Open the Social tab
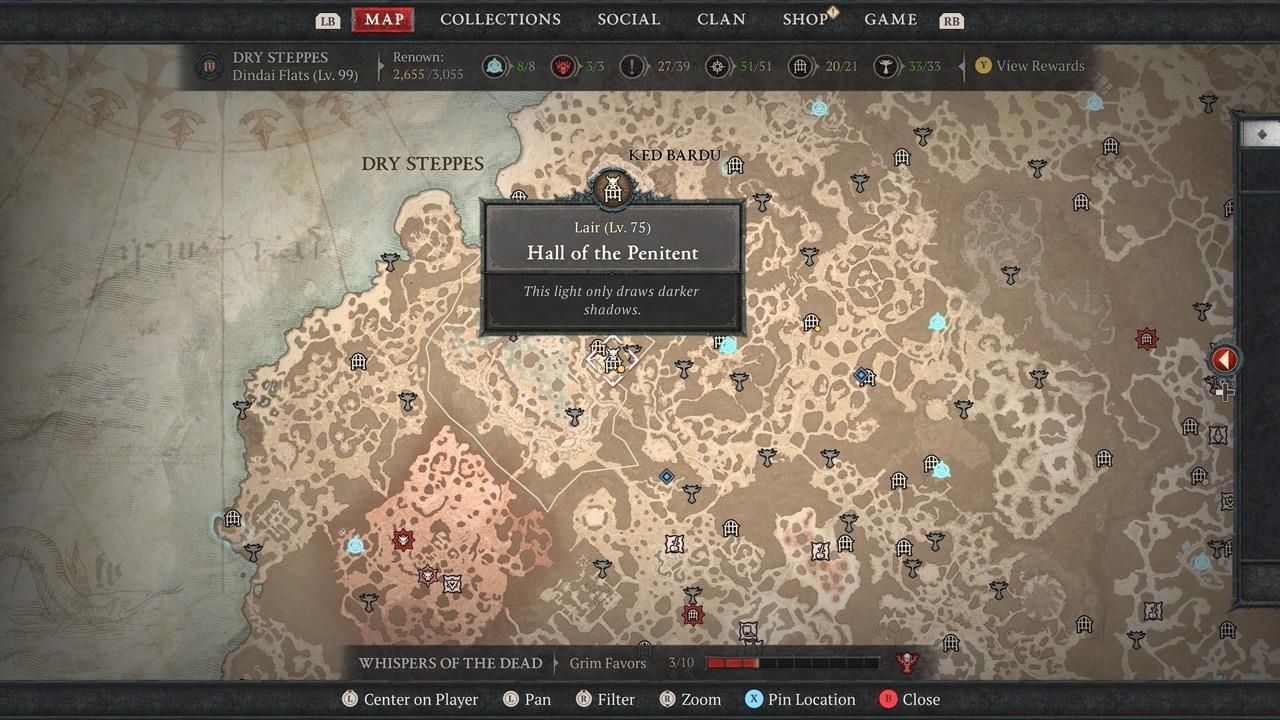This screenshot has height=720, width=1280. tap(628, 20)
